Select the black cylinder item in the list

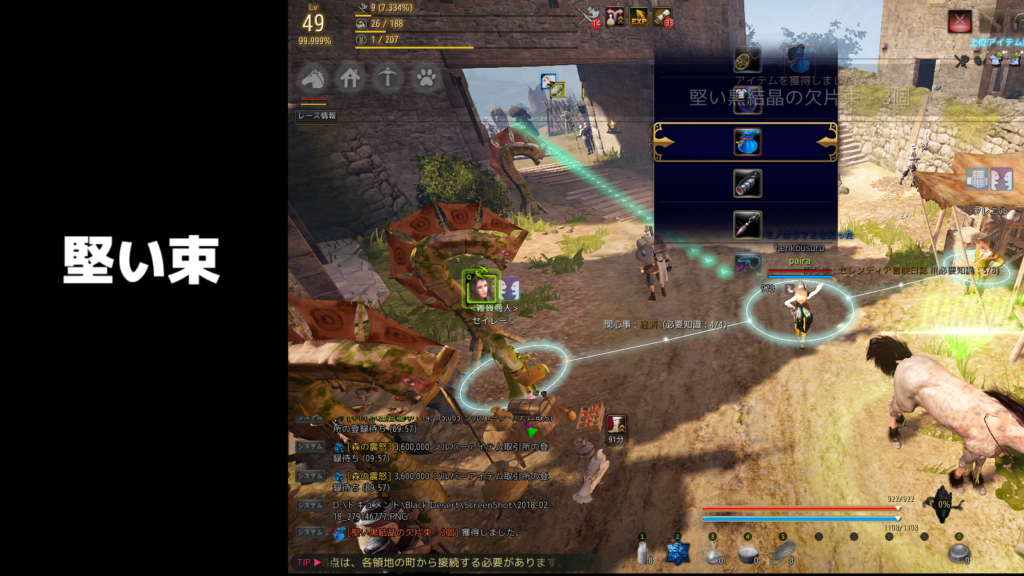tap(747, 183)
